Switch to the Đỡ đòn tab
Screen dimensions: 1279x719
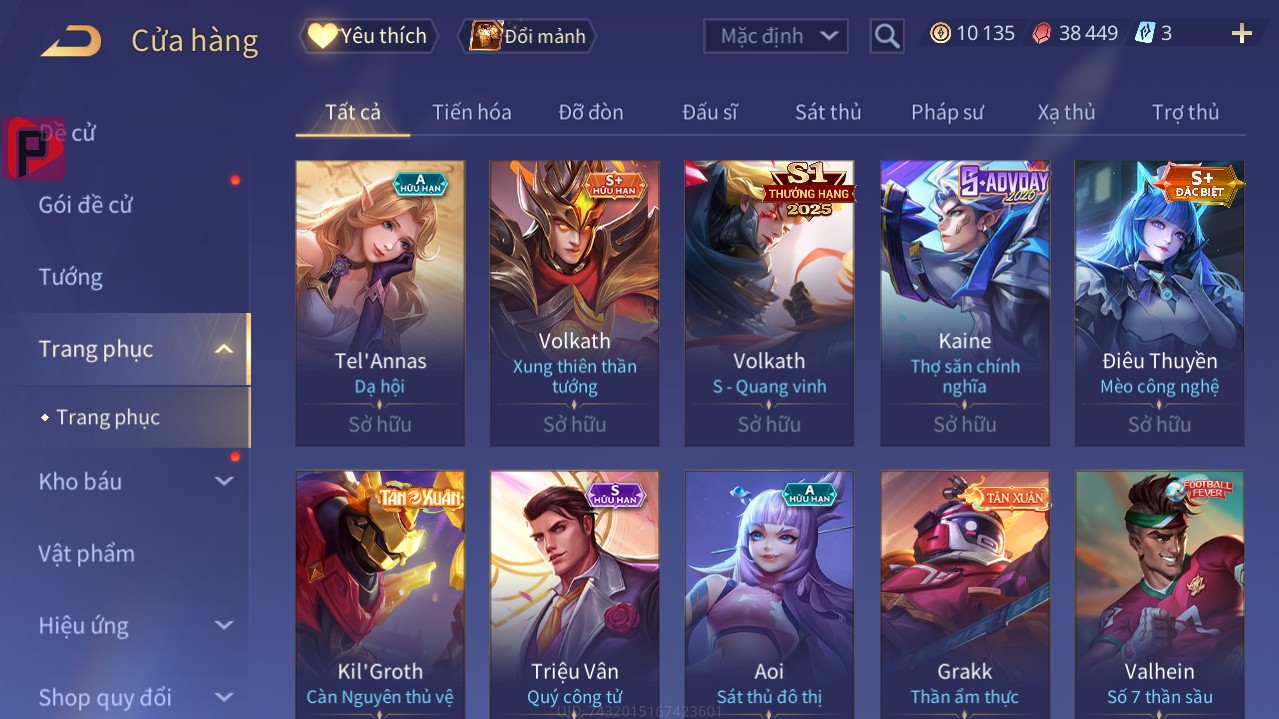[590, 112]
